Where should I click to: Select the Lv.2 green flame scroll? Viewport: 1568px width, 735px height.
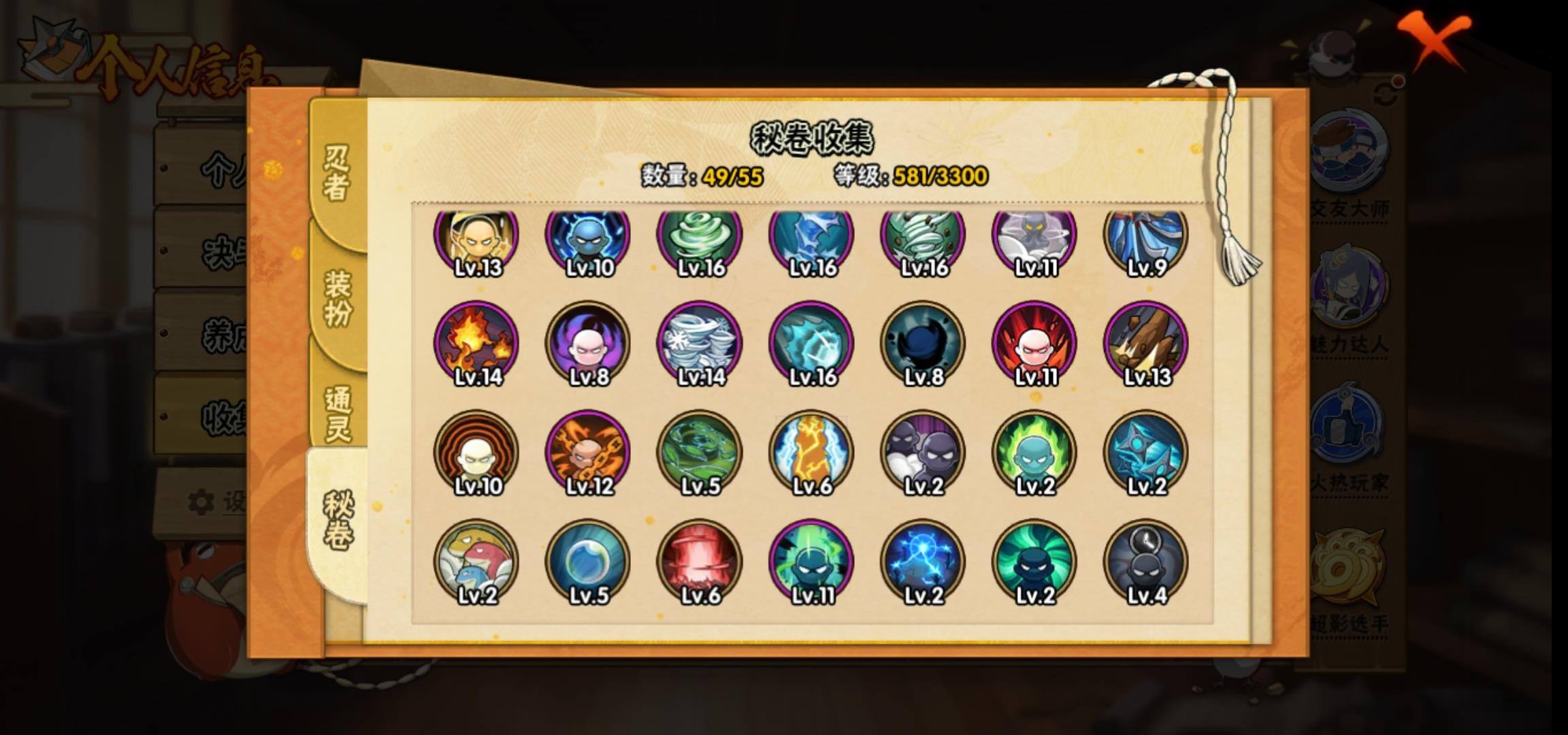point(1034,453)
